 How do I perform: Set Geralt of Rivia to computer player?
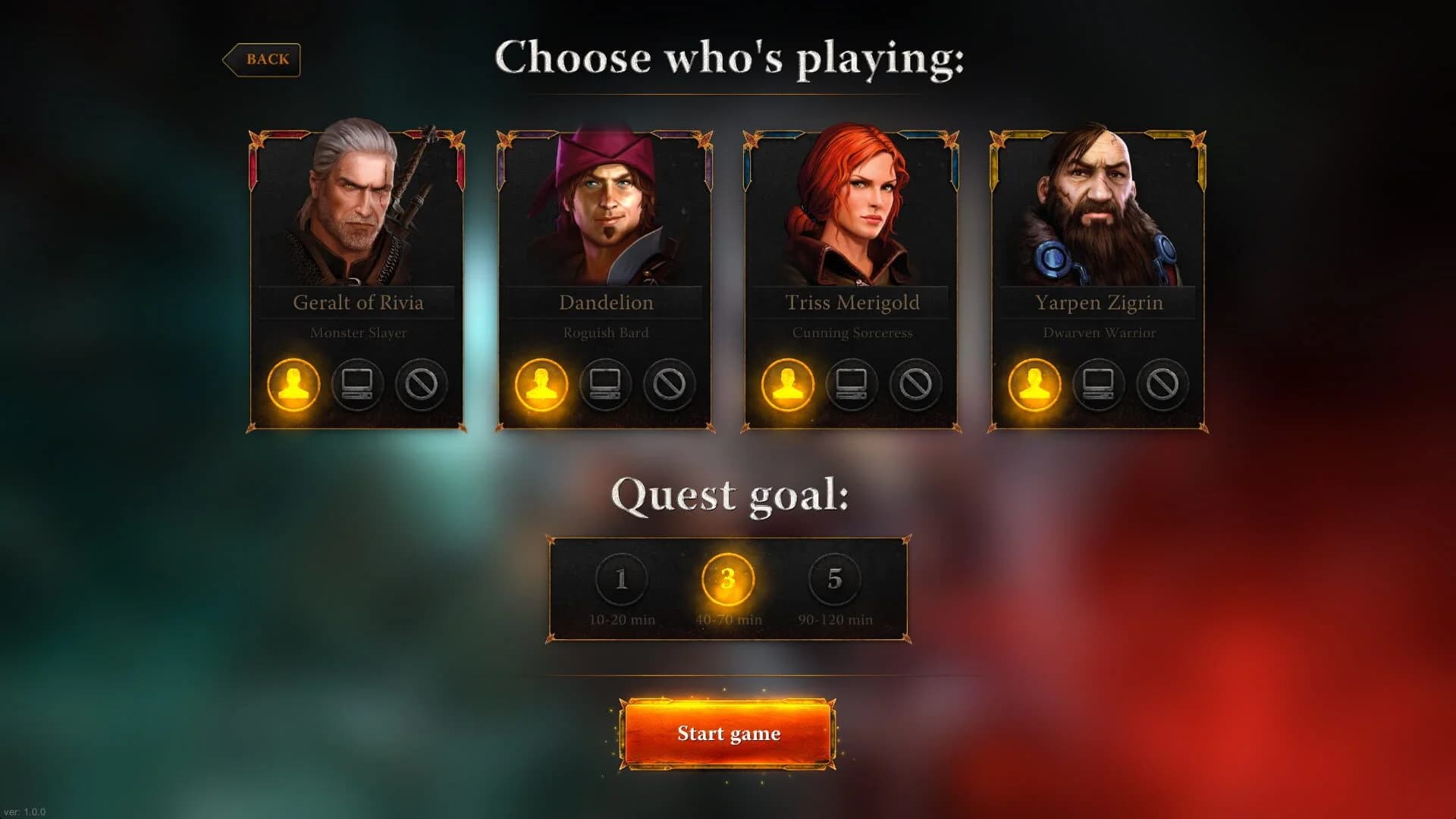point(356,385)
